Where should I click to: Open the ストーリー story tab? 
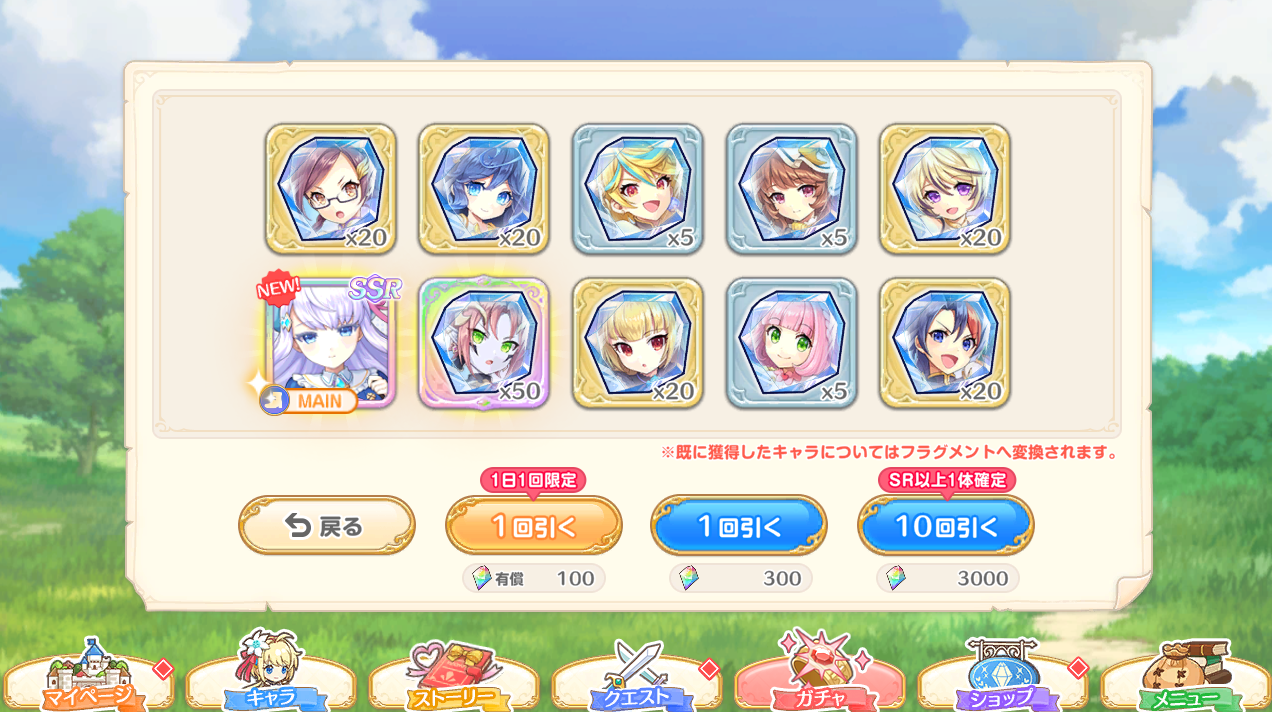(454, 682)
